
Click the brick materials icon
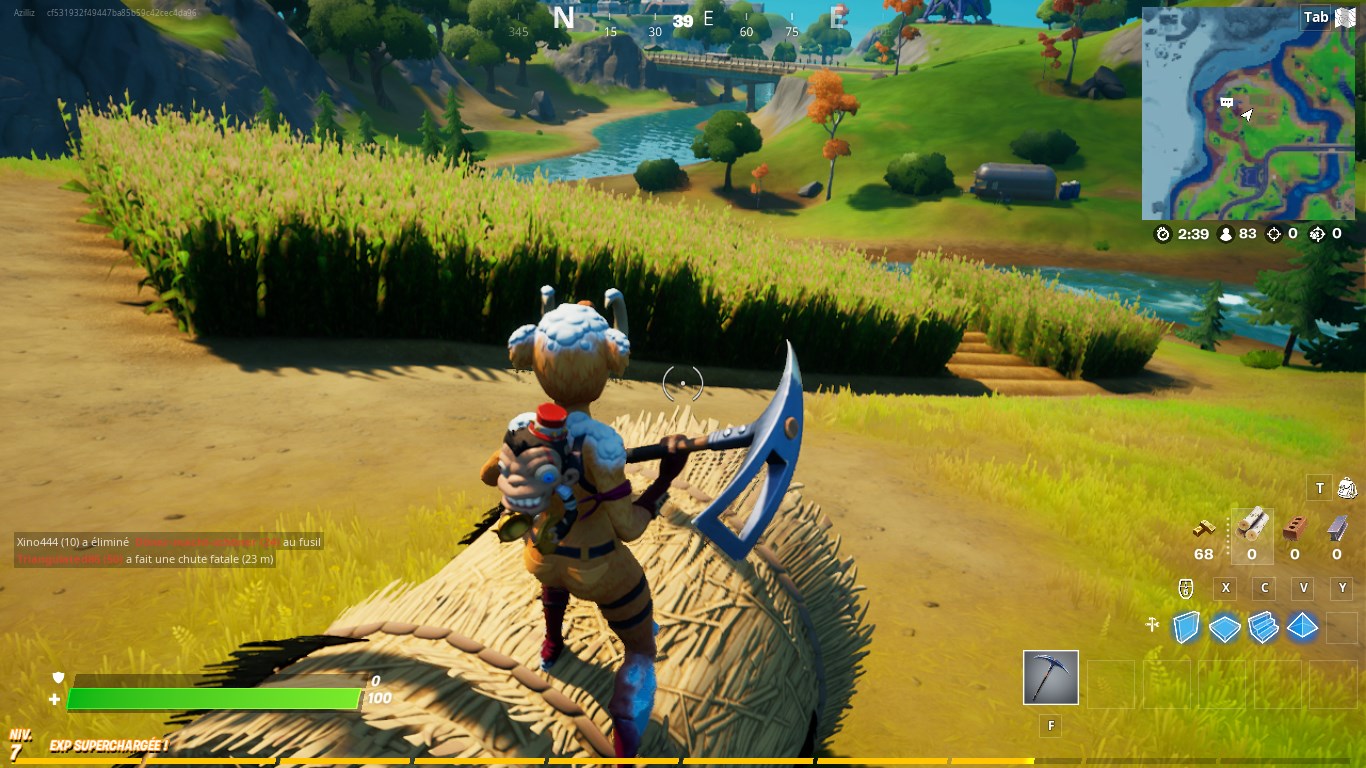tap(1295, 527)
